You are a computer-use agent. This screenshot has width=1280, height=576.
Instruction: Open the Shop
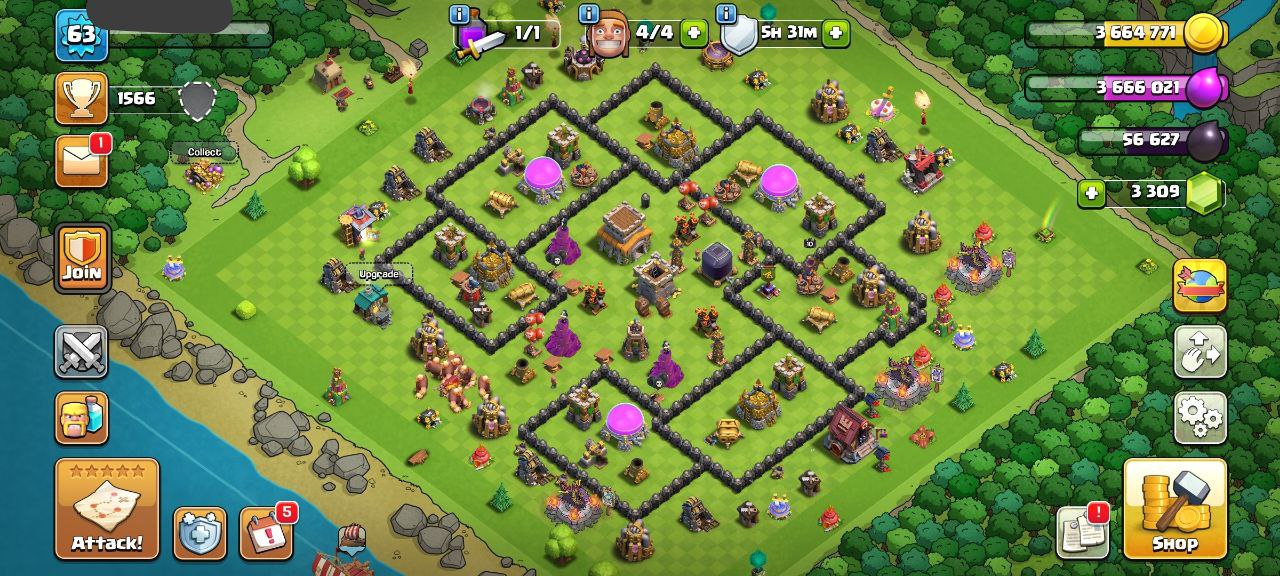(x=1175, y=509)
